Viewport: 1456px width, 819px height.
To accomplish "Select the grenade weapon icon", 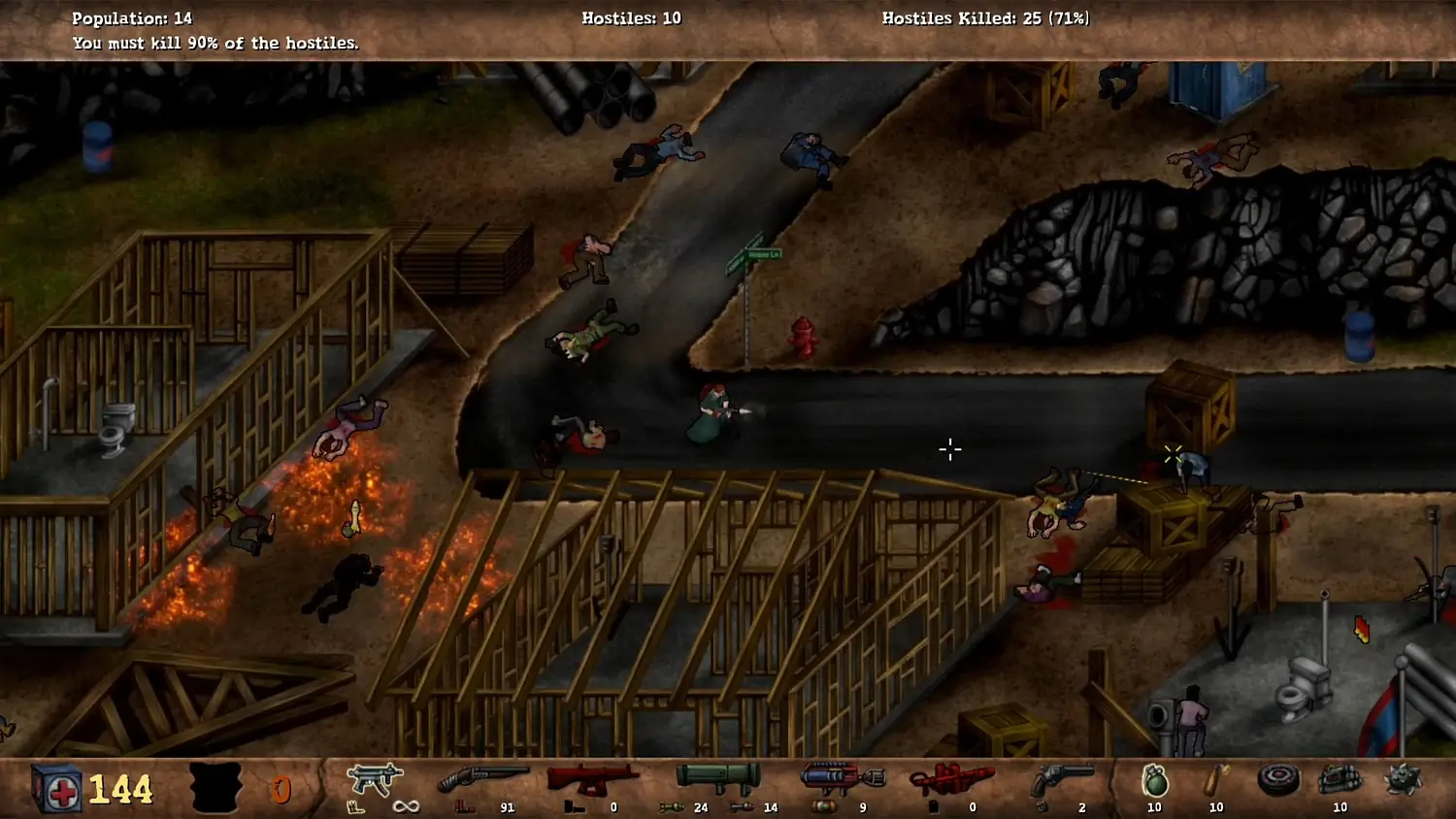I will tap(1153, 779).
